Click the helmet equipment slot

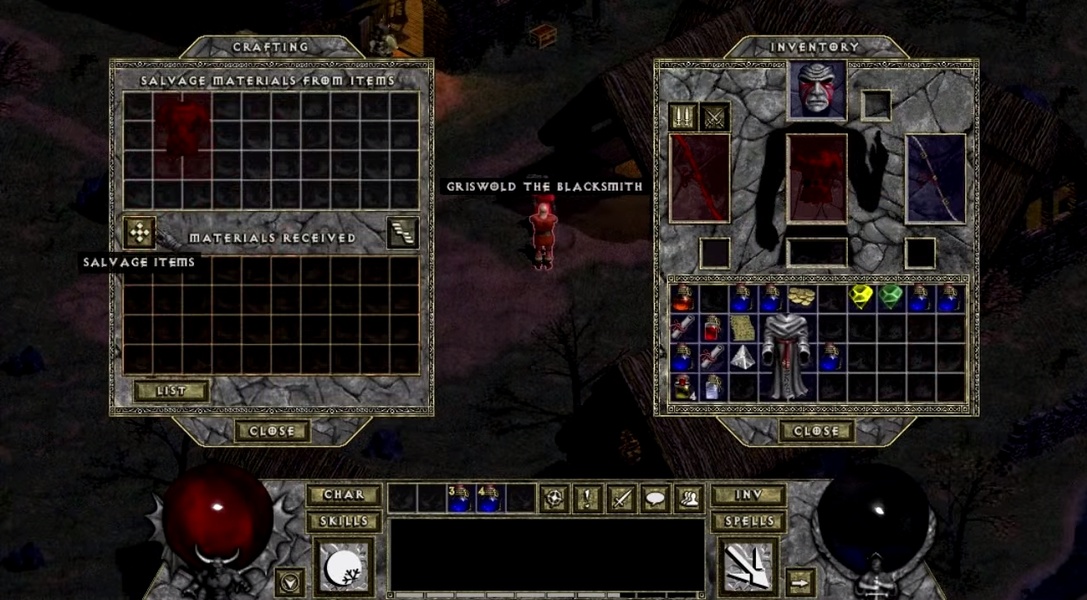817,89
